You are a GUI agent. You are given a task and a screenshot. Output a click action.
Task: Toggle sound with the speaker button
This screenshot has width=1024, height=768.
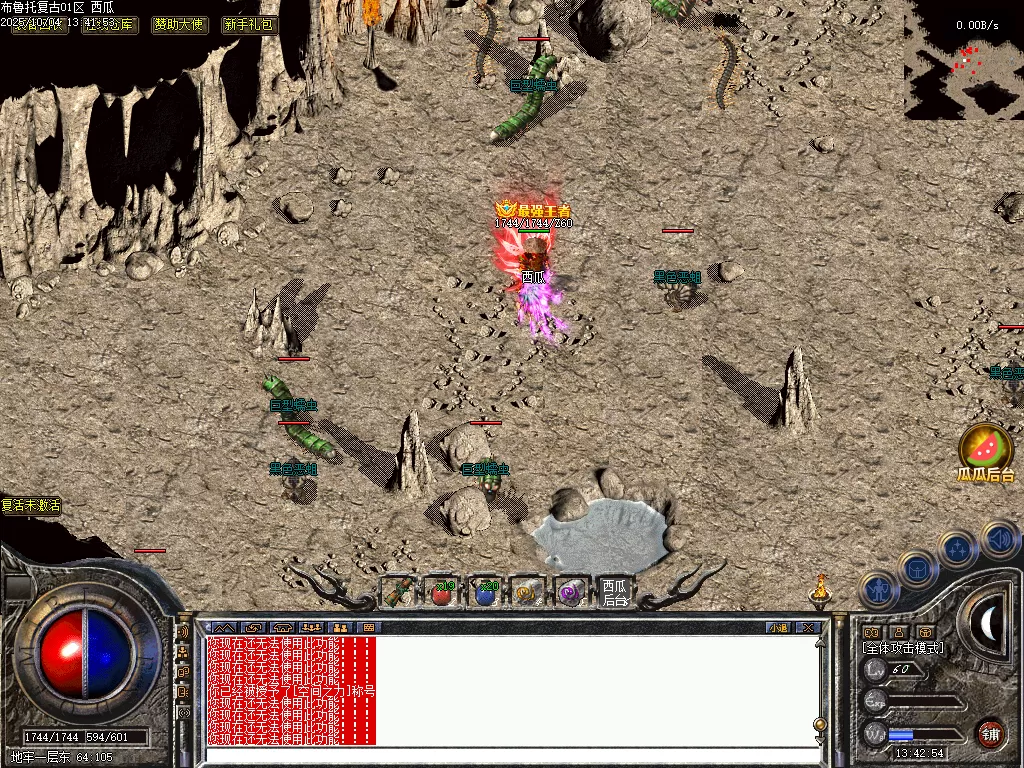point(998,540)
